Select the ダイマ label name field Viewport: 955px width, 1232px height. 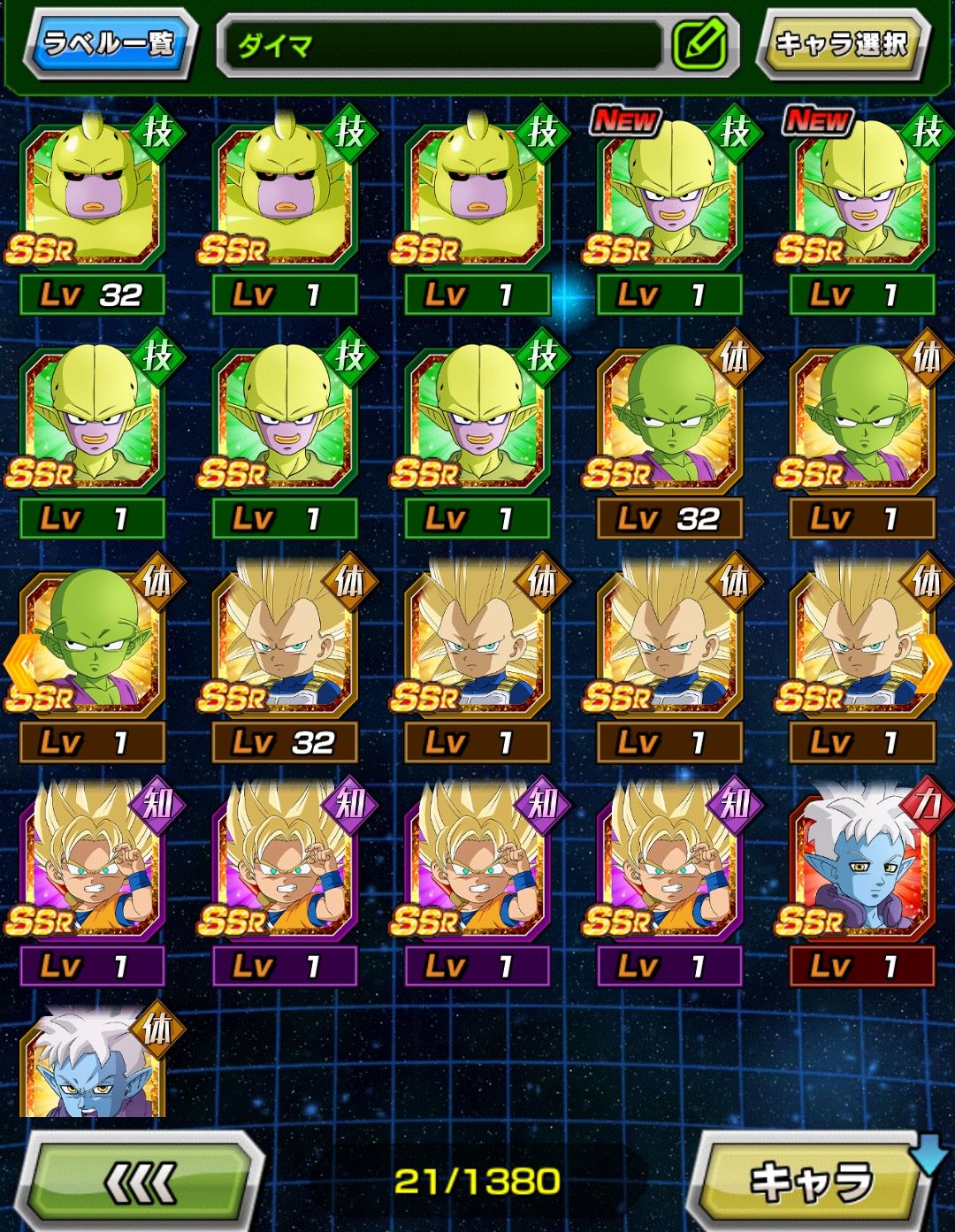coord(442,44)
